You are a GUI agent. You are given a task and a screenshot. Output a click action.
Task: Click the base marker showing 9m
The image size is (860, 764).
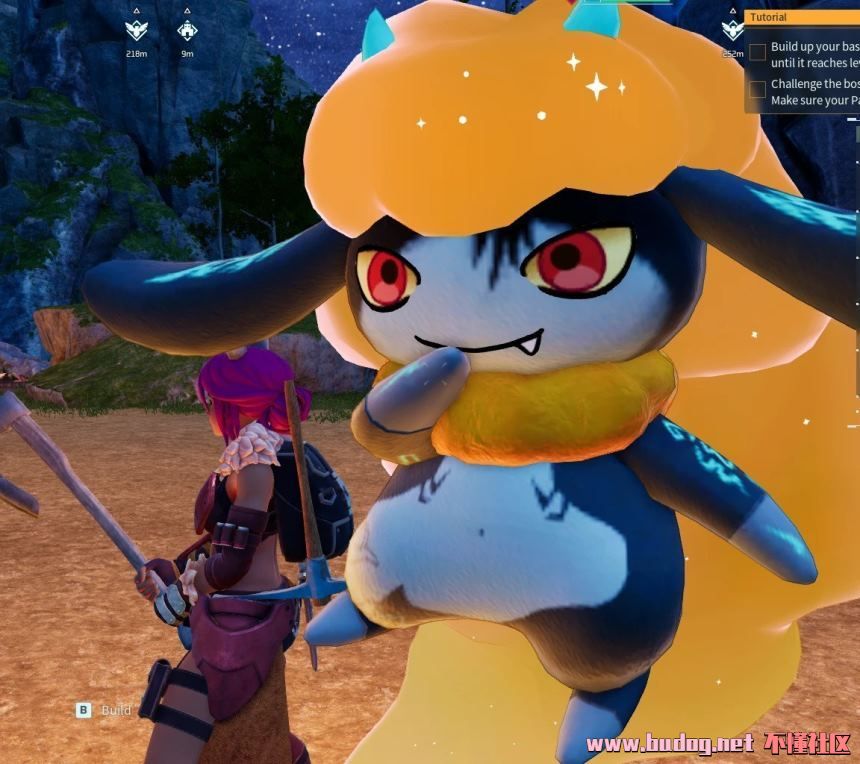(187, 31)
